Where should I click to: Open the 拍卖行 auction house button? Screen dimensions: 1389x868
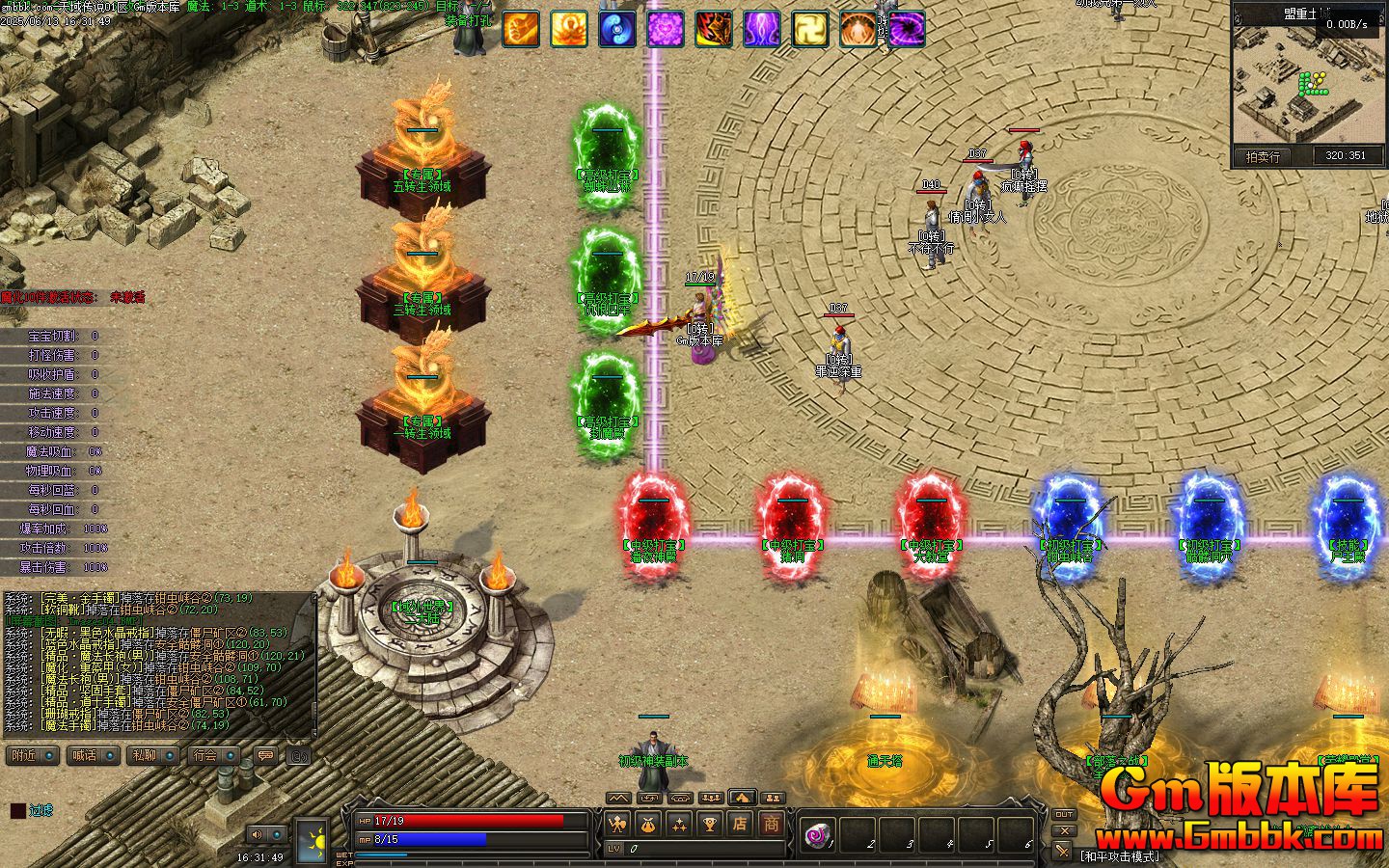pyautogui.click(x=1263, y=156)
